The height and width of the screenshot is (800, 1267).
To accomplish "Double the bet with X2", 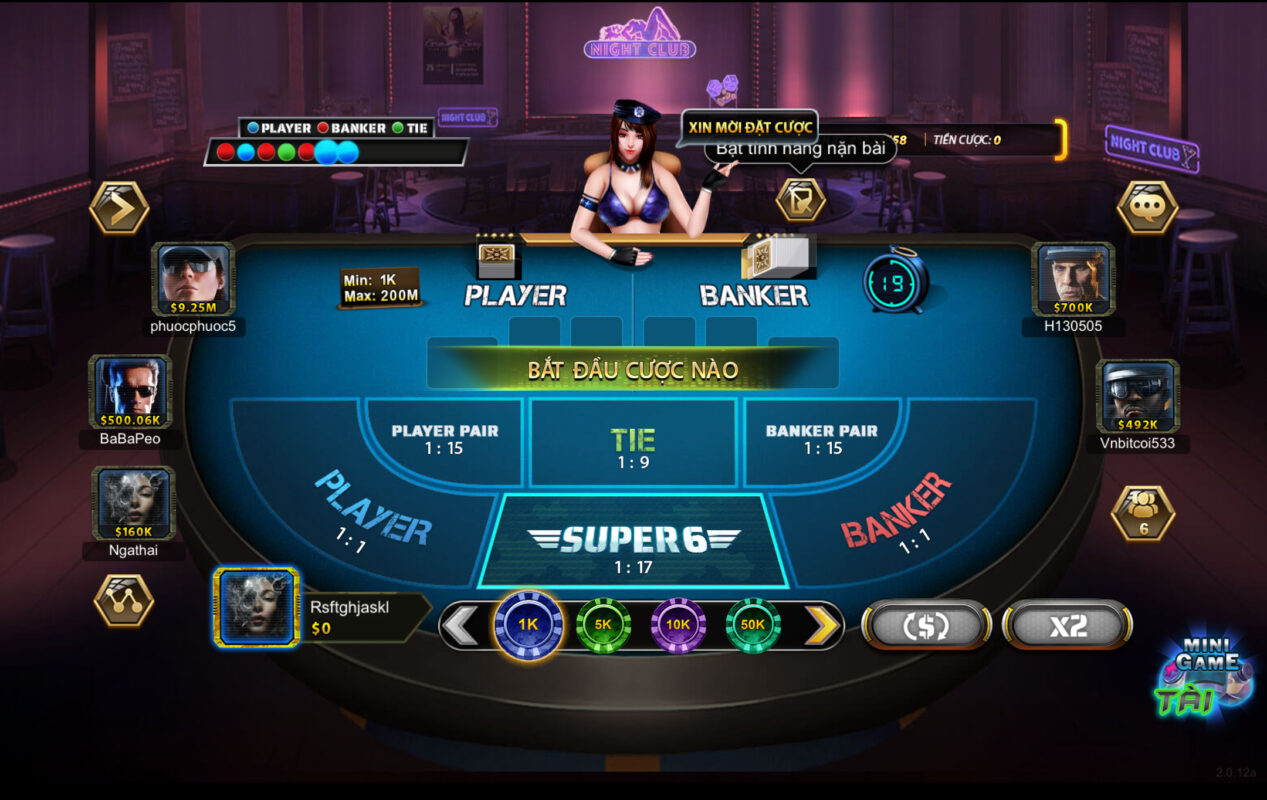I will (x=1067, y=626).
